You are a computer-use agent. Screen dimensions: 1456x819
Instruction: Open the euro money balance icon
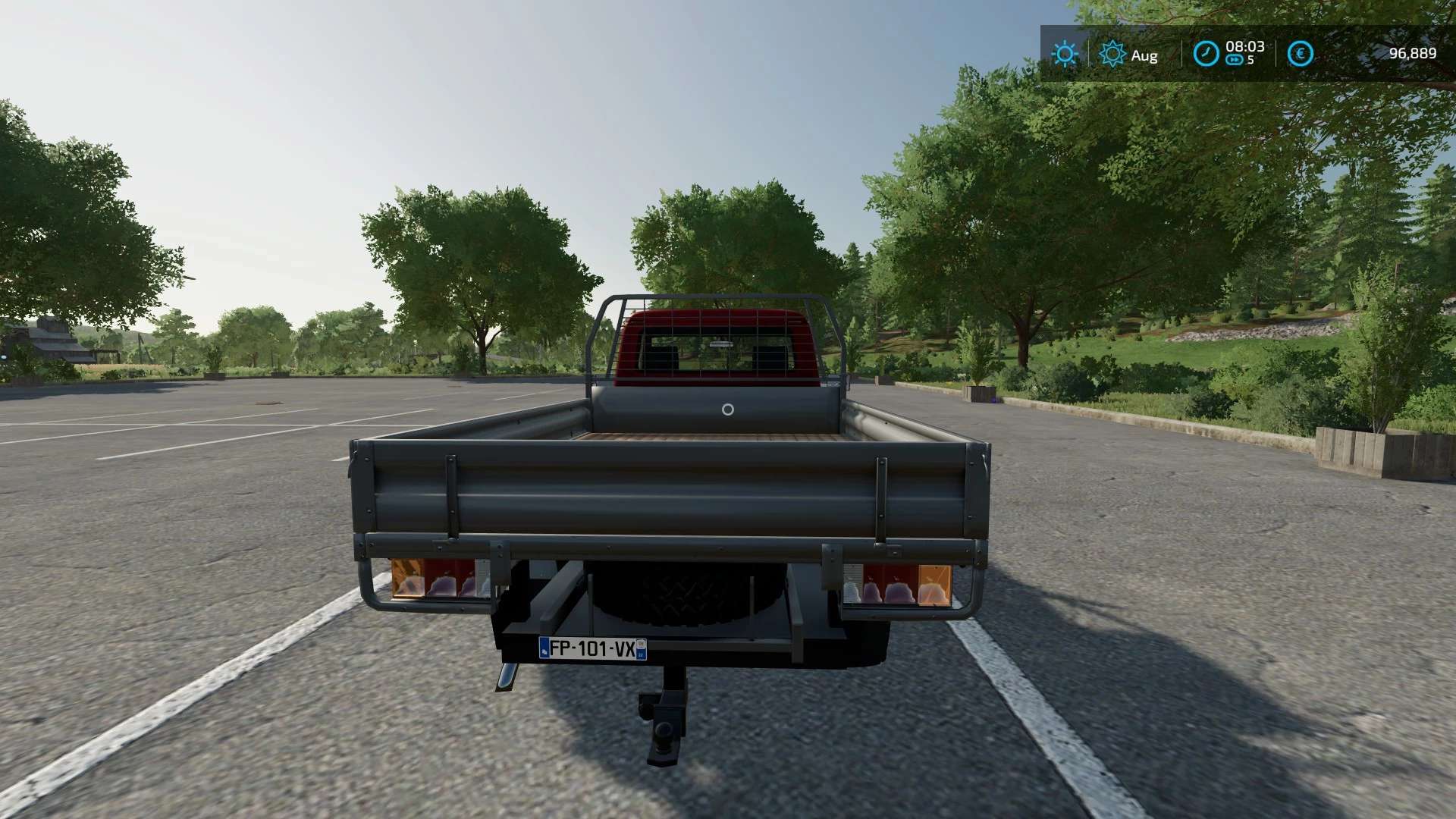[x=1300, y=54]
